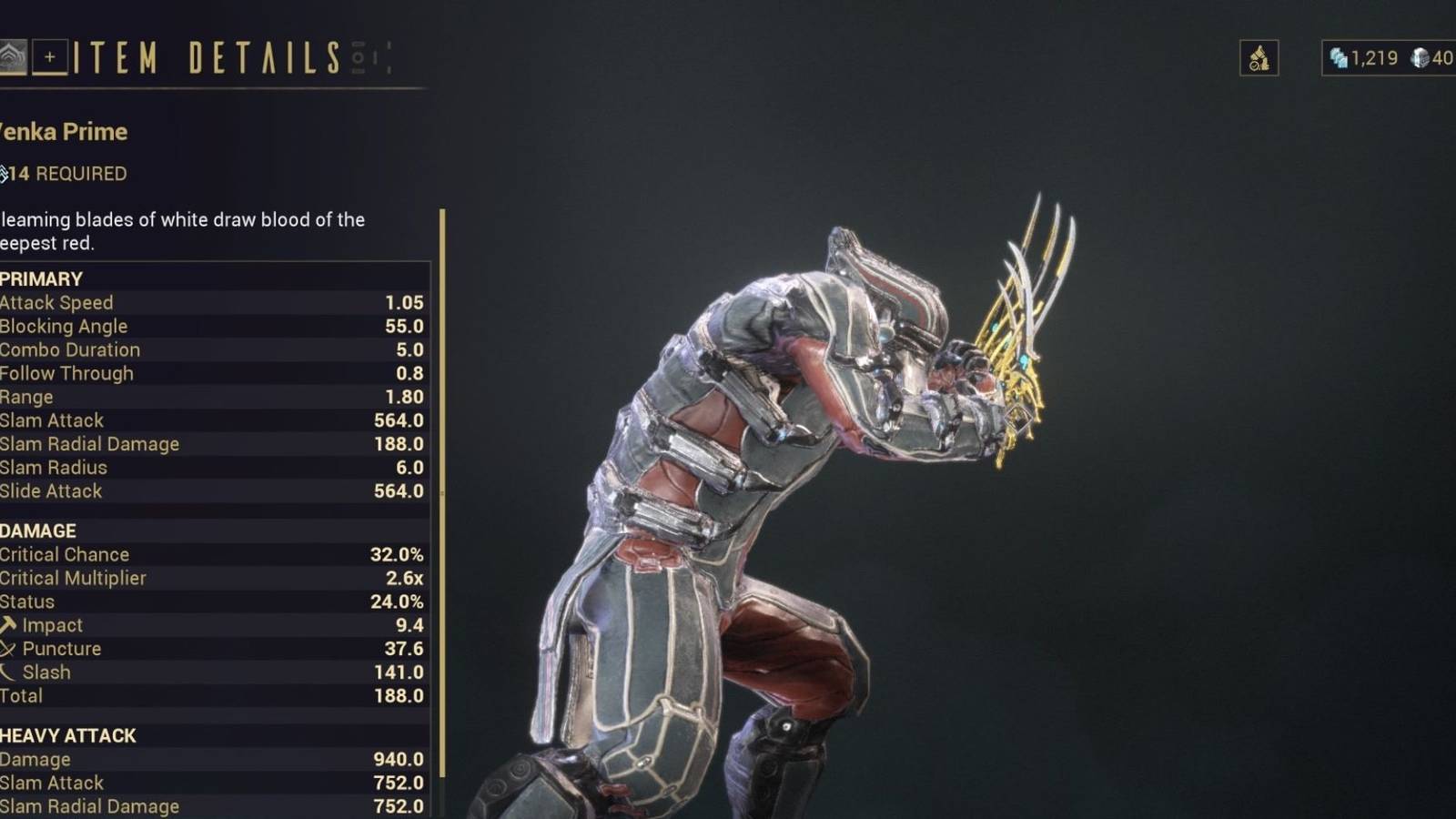This screenshot has height=819, width=1456.
Task: Click the prime part icon beside 14 REQUIRED
Action: click(x=5, y=173)
